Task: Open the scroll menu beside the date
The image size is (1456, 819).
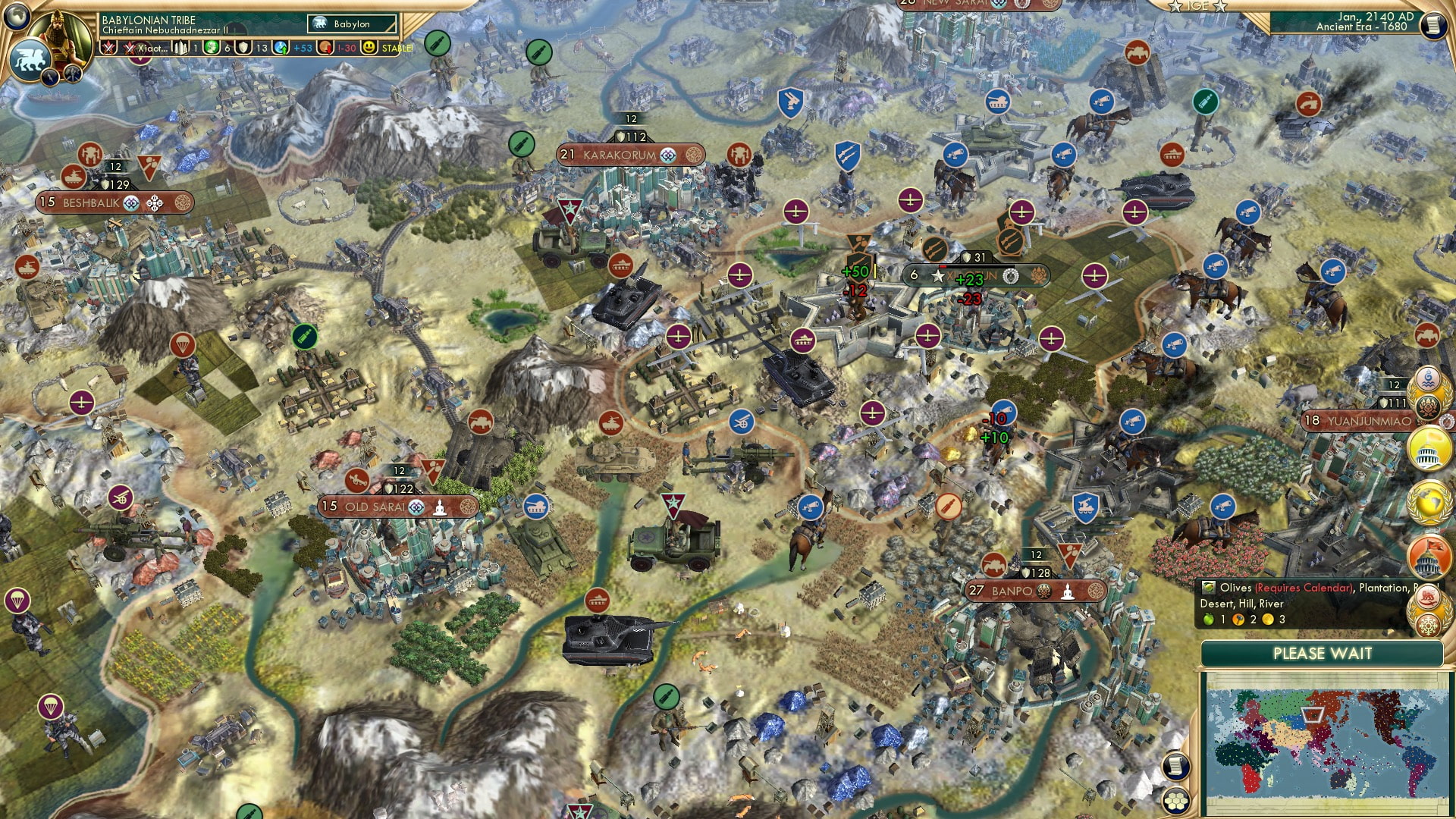Action: click(x=1432, y=25)
